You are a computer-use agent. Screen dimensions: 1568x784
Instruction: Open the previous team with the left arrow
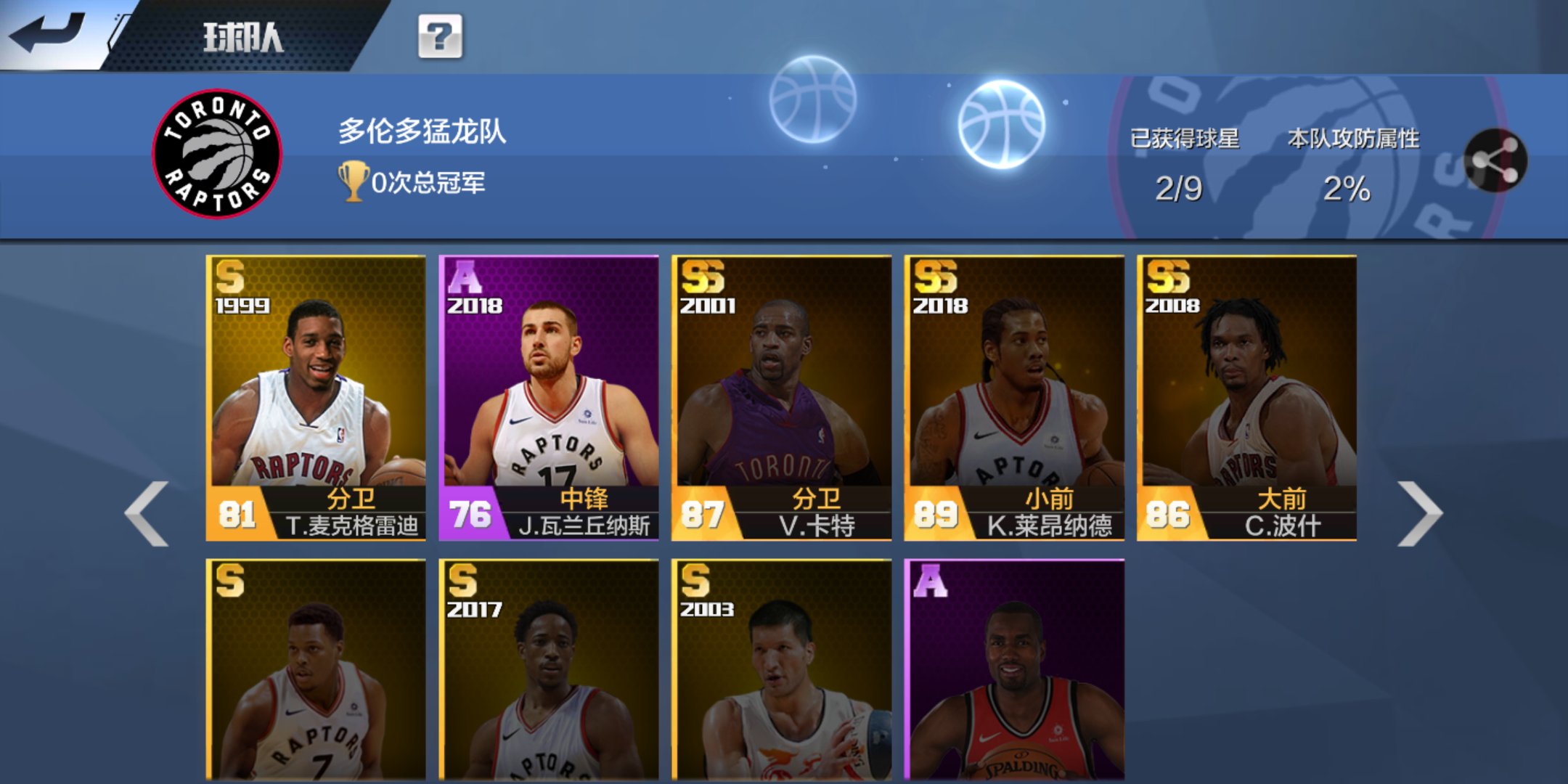tap(145, 512)
